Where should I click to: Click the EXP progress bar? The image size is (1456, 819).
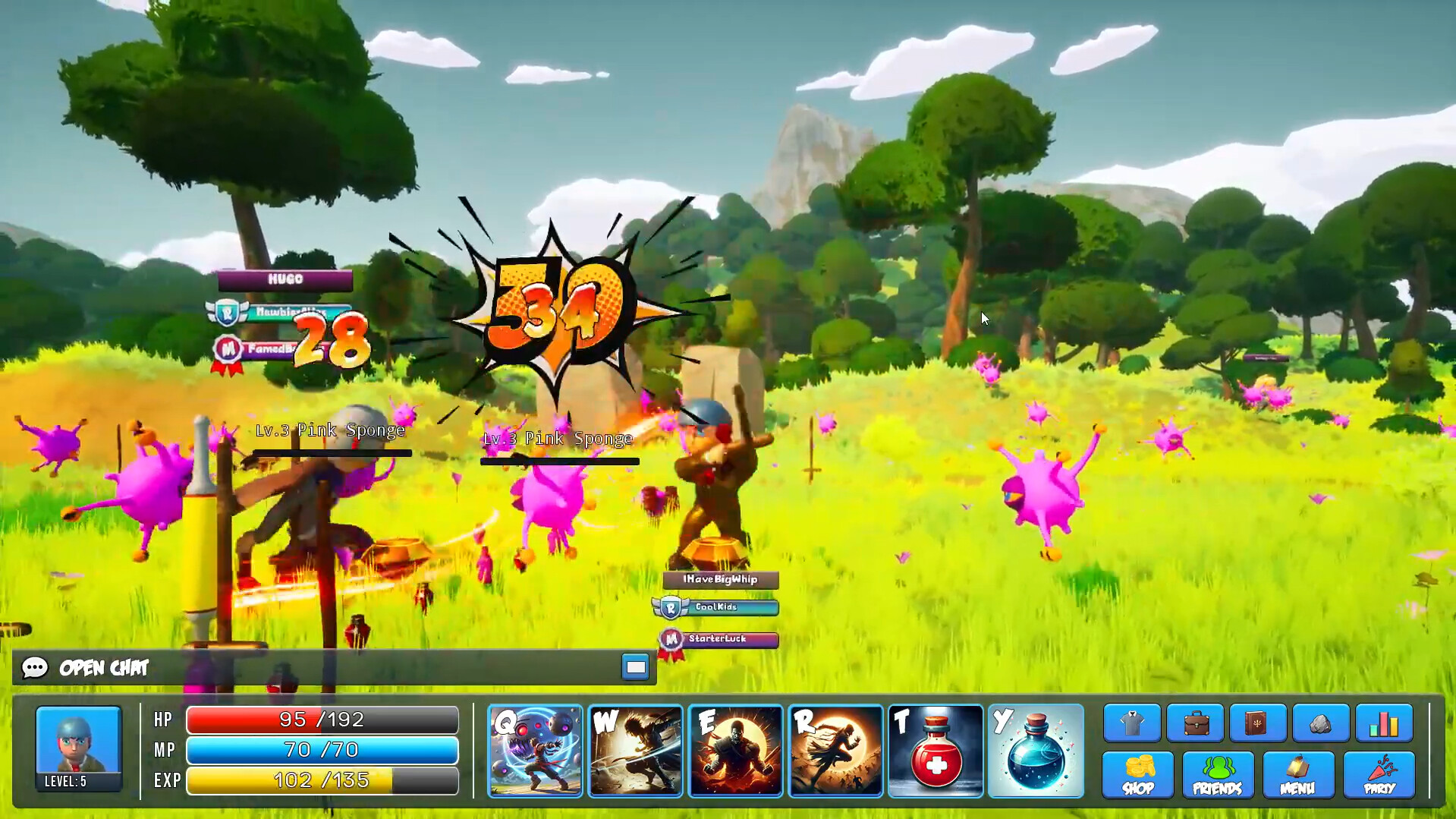322,780
